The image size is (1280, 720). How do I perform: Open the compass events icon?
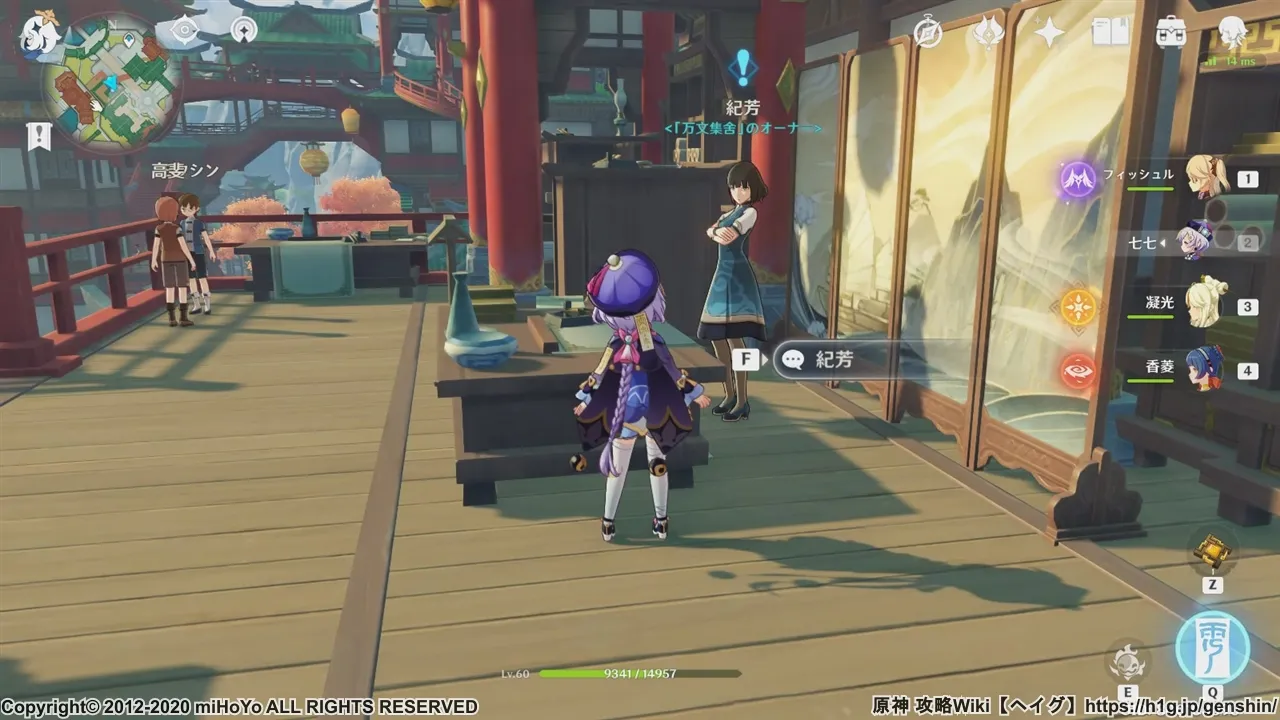coord(928,33)
